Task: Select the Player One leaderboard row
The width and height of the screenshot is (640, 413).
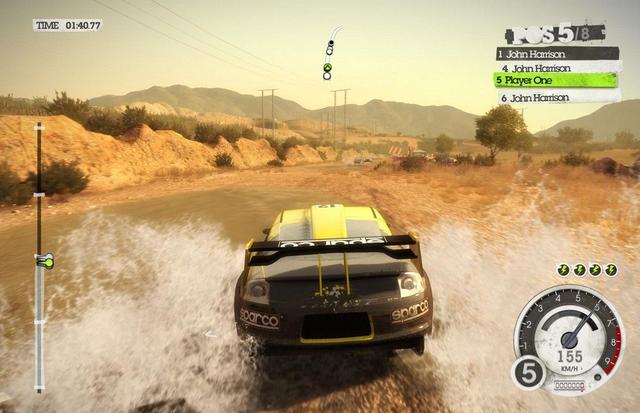Action: pyautogui.click(x=555, y=81)
